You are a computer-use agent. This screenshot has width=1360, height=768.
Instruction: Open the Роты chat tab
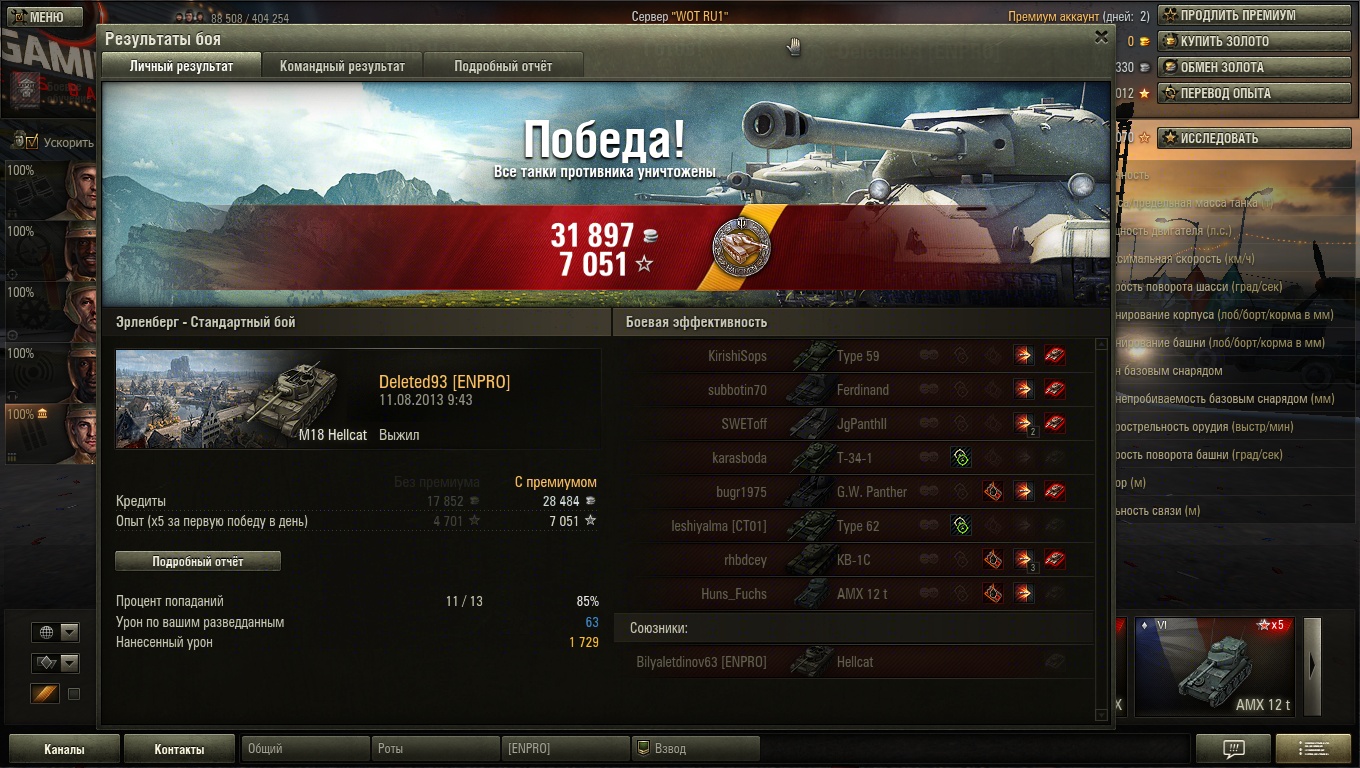(x=435, y=749)
